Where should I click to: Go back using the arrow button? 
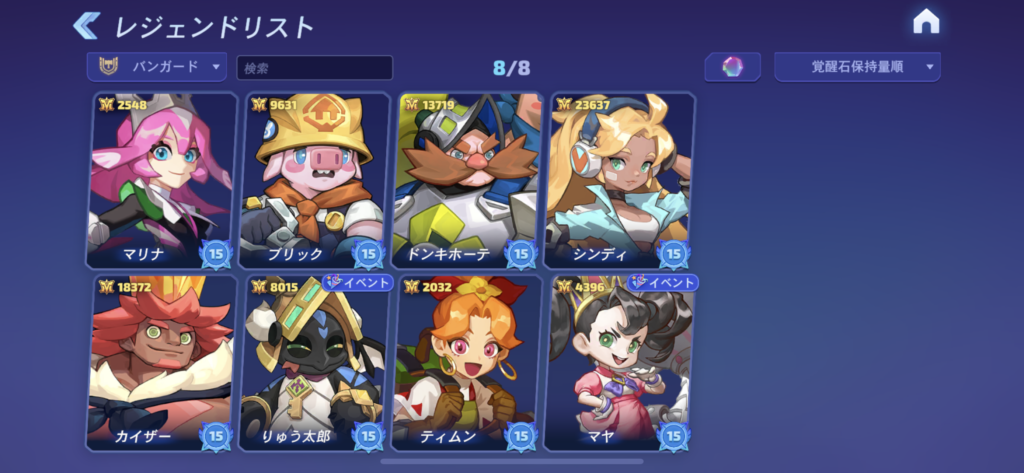tap(87, 25)
